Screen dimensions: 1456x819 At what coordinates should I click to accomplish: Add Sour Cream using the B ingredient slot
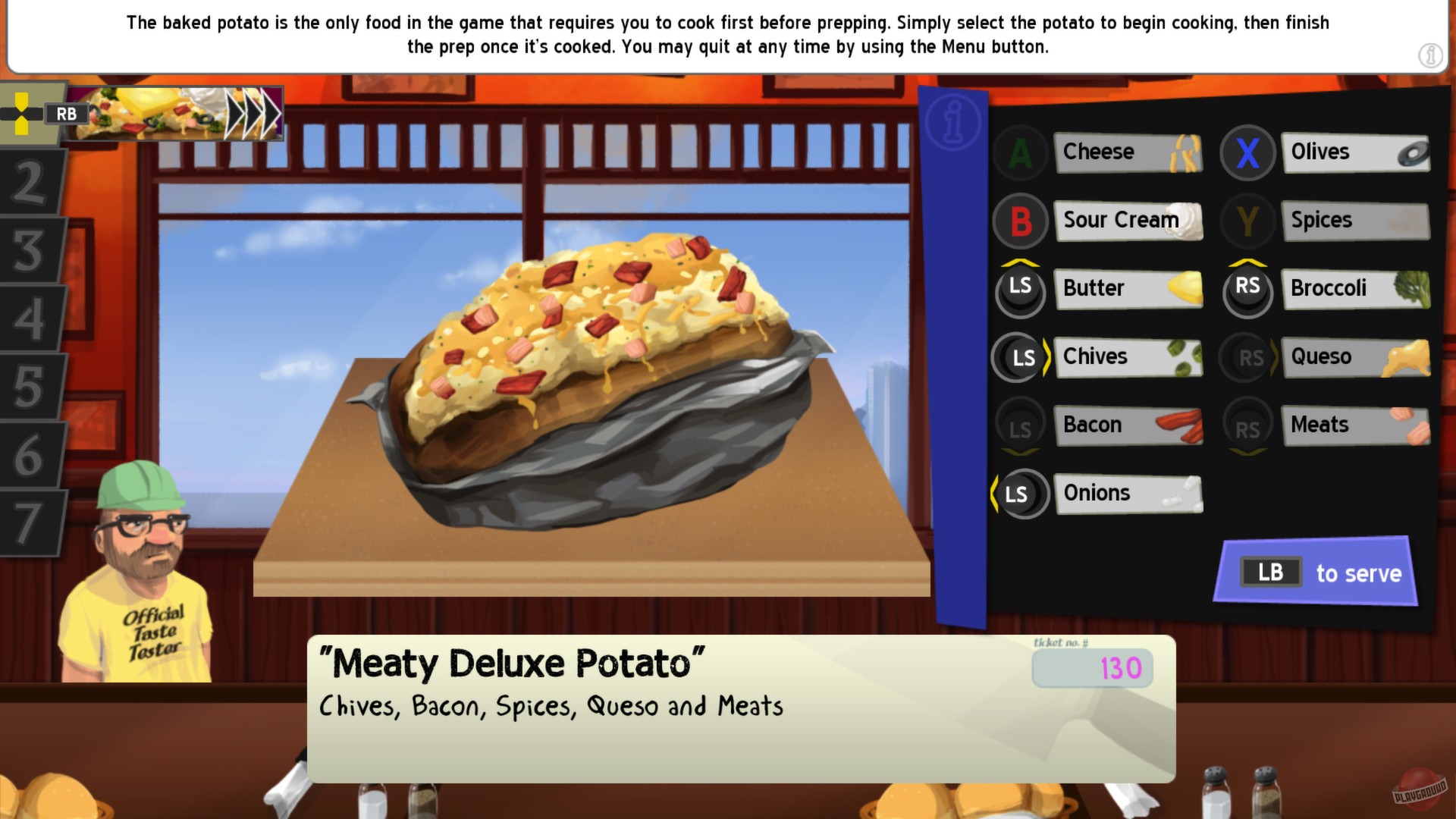pos(1129,221)
